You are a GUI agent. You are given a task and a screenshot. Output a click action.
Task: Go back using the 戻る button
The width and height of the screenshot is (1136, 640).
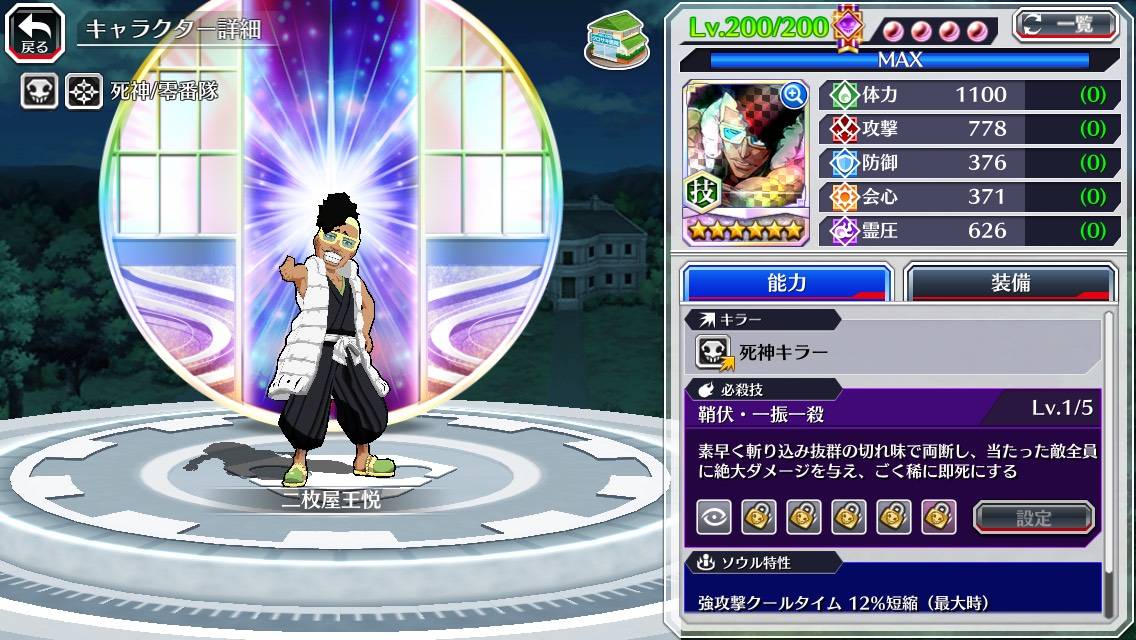(x=35, y=30)
